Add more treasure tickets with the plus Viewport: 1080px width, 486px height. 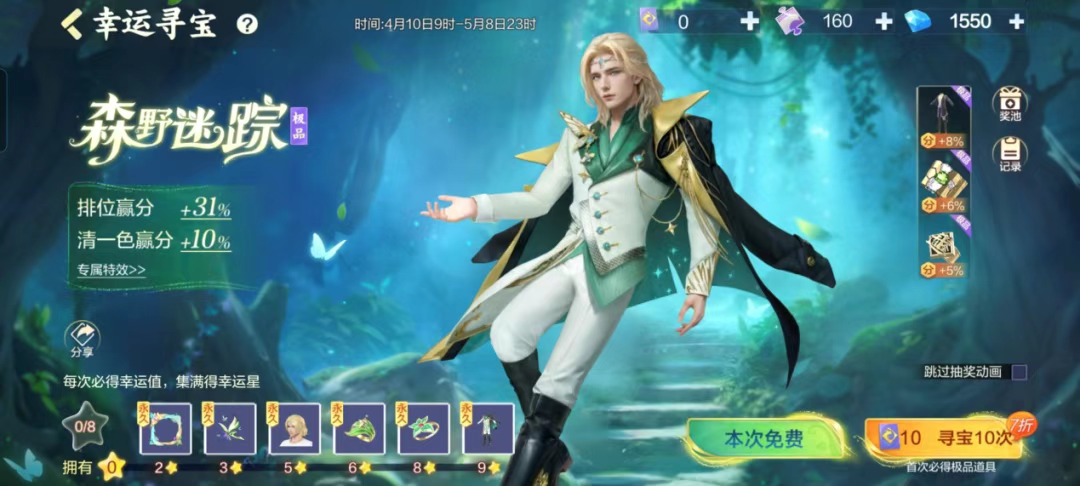point(749,21)
